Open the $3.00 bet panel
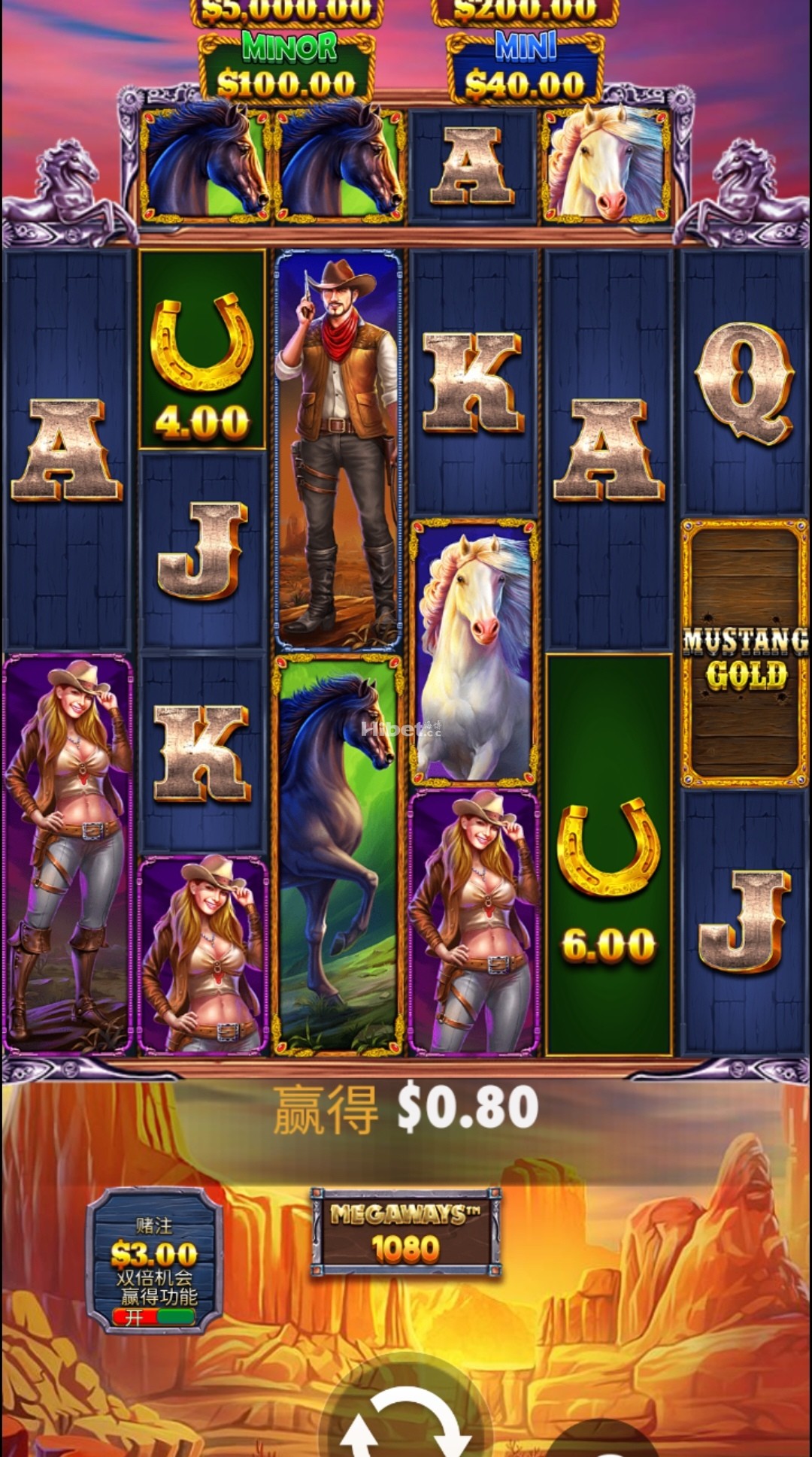 154,1254
